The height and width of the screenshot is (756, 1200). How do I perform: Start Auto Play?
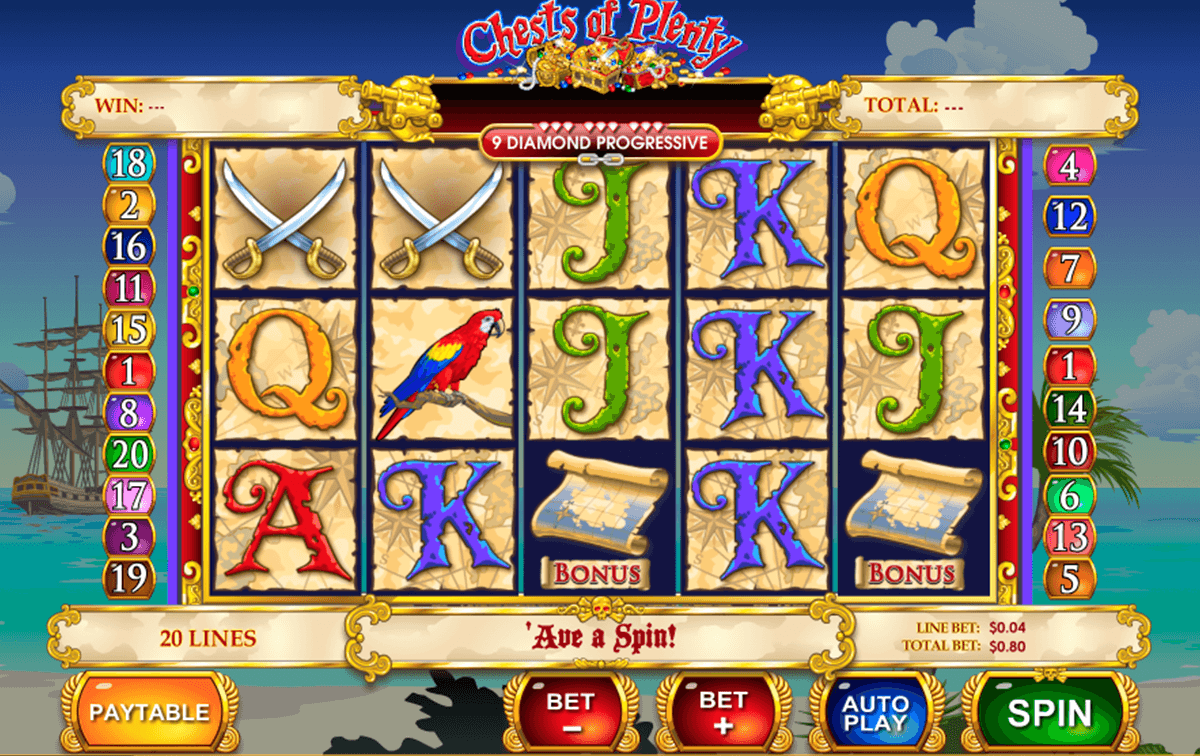(875, 712)
